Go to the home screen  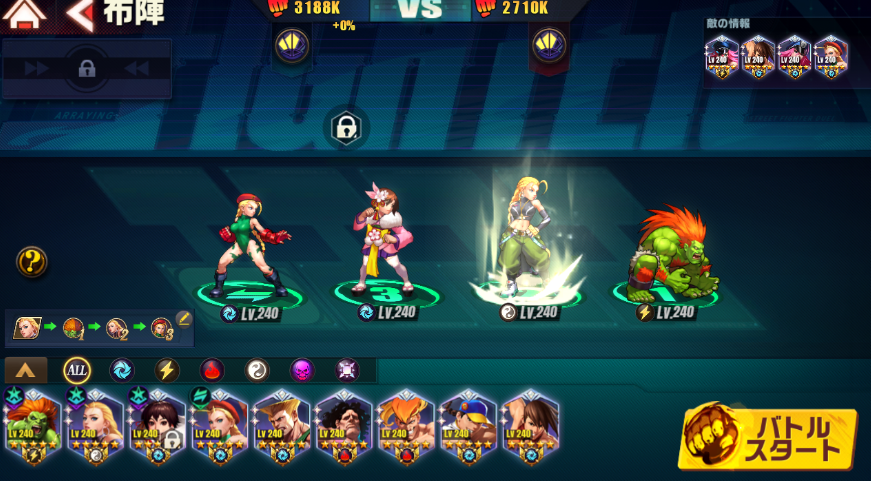[x=24, y=14]
